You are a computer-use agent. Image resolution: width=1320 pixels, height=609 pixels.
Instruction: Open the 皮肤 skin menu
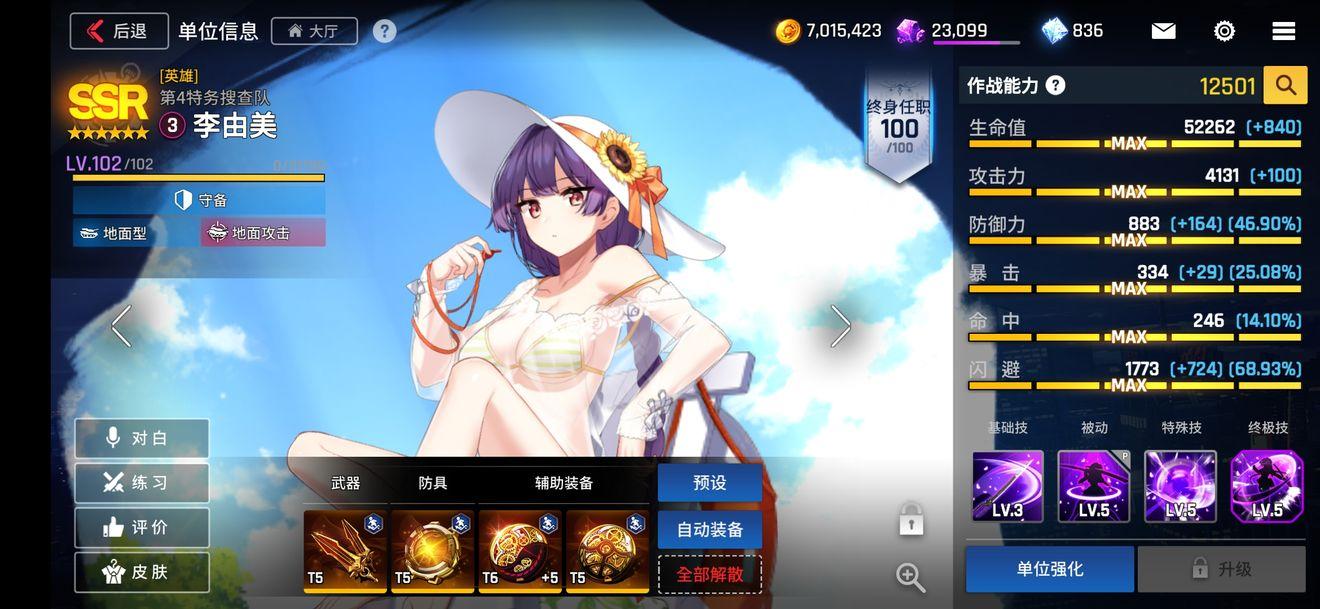point(141,572)
